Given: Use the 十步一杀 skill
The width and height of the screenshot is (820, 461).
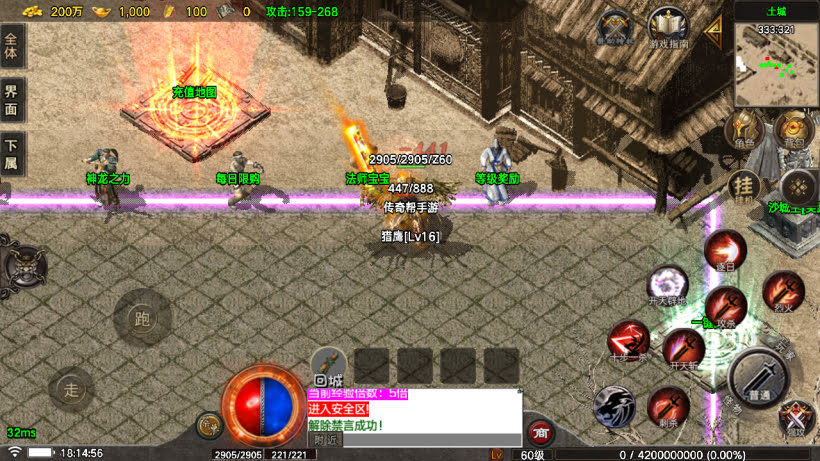Looking at the screenshot, I should [x=628, y=340].
